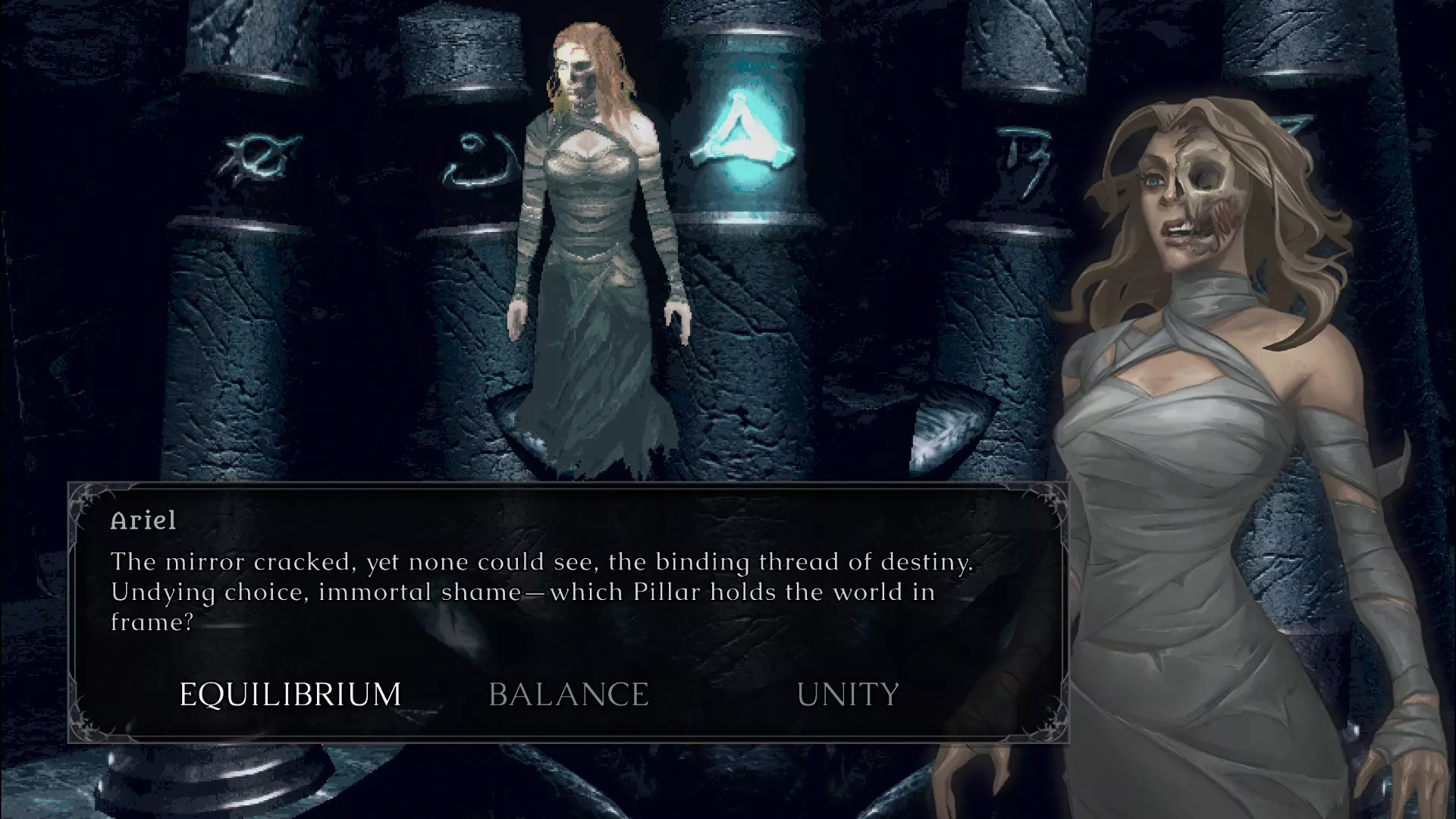Viewport: 1456px width, 819px height.
Task: Select BALANCE as the Pillar
Action: 569,695
